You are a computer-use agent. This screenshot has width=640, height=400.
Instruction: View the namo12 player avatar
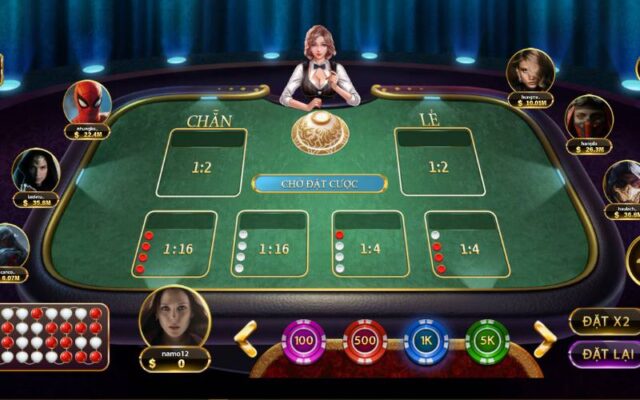pyautogui.click(x=175, y=318)
